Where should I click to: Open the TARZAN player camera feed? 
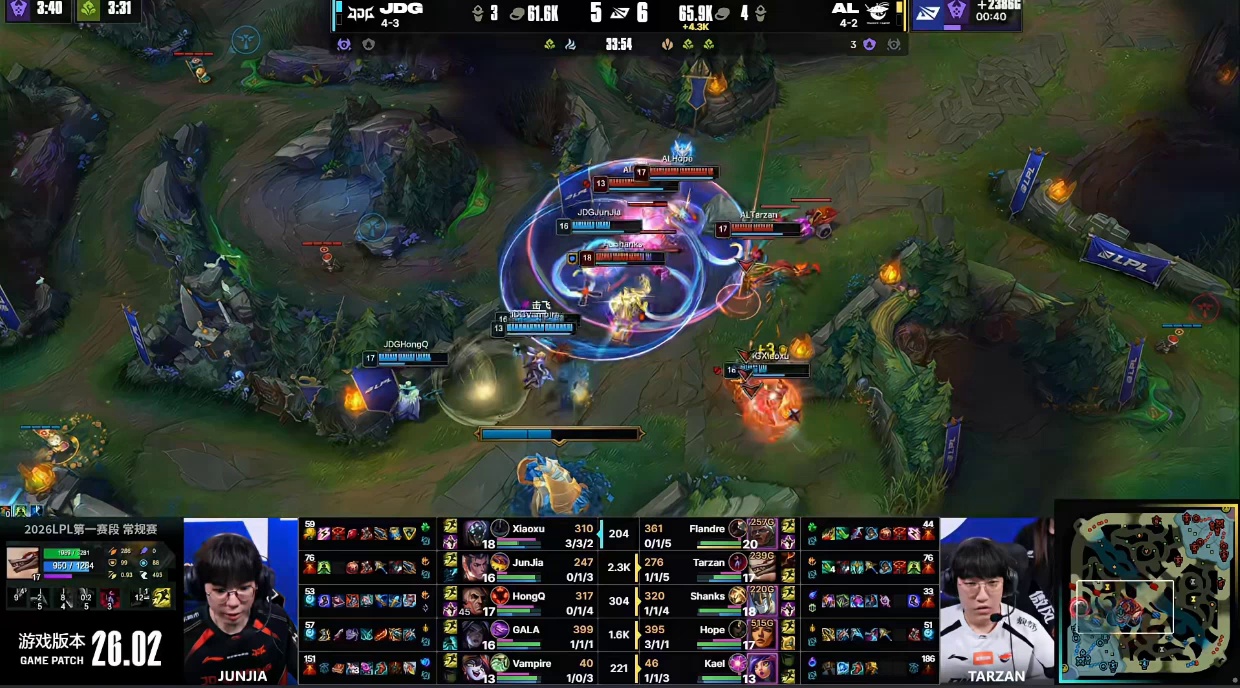coord(995,600)
